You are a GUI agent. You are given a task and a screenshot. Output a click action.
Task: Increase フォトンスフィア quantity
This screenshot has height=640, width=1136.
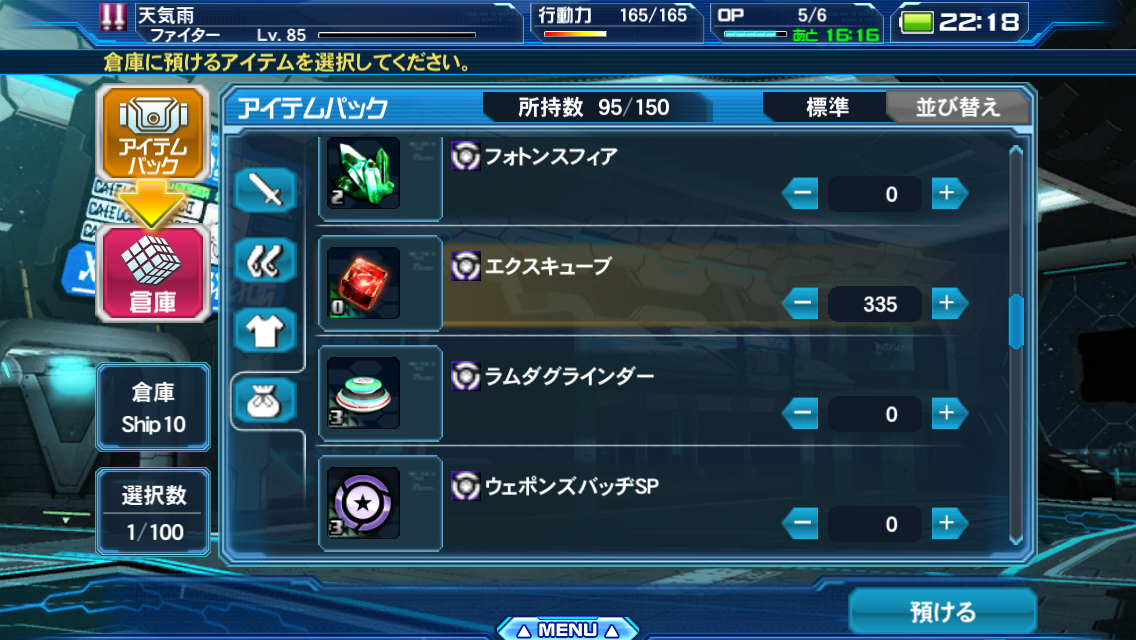(x=949, y=193)
